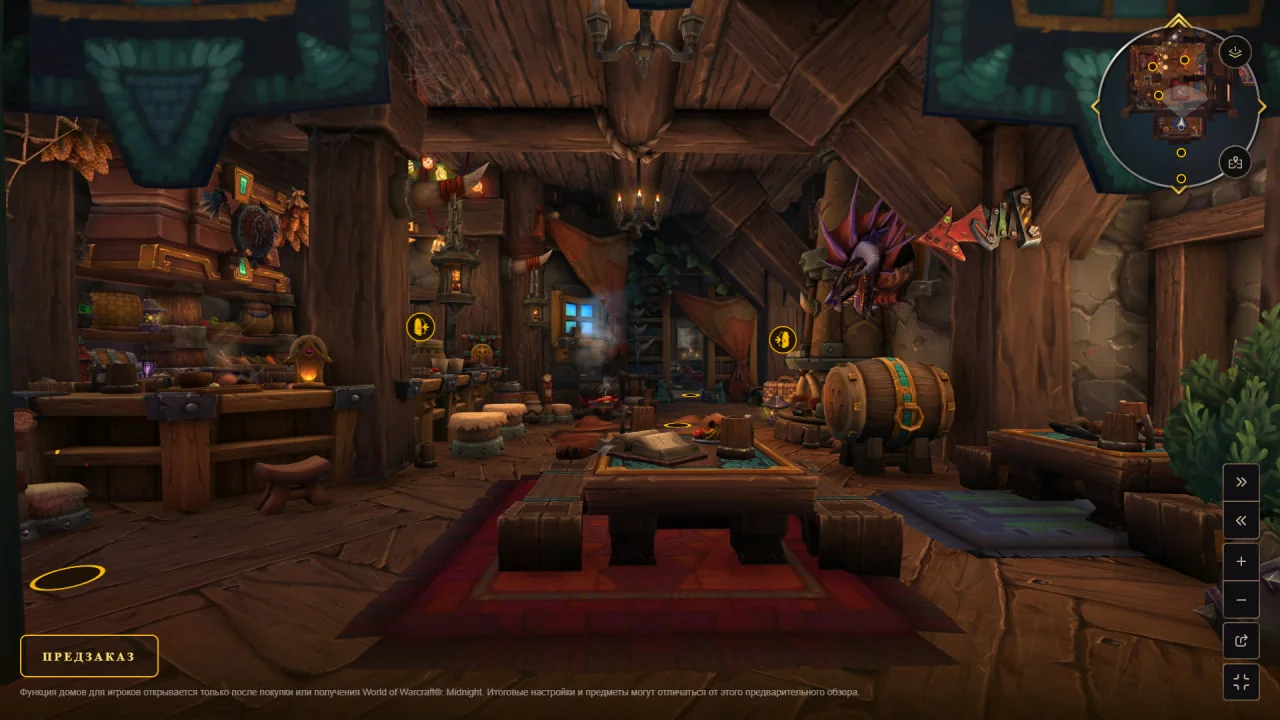Image resolution: width=1280 pixels, height=720 pixels.
Task: Open the door hotspot icon near the barrel
Action: tap(782, 339)
